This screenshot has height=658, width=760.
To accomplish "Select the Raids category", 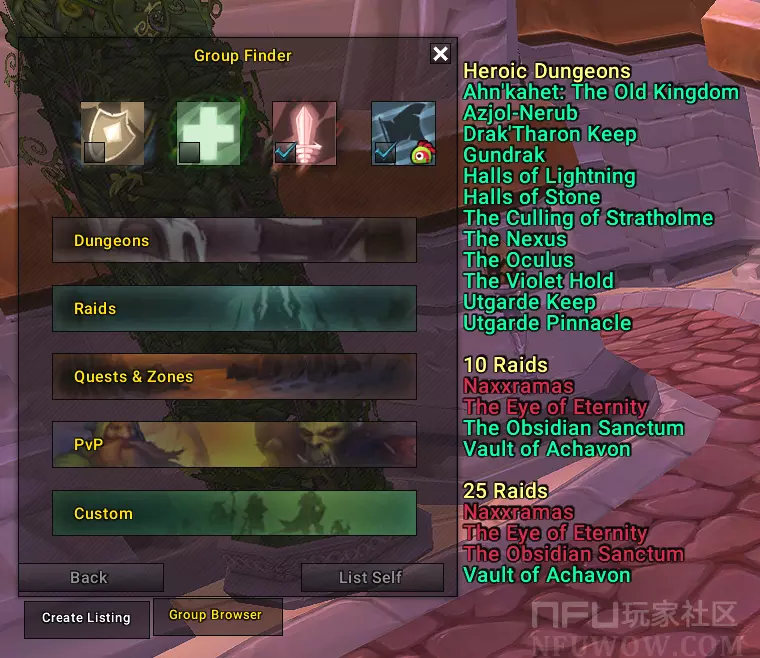I will tap(234, 309).
